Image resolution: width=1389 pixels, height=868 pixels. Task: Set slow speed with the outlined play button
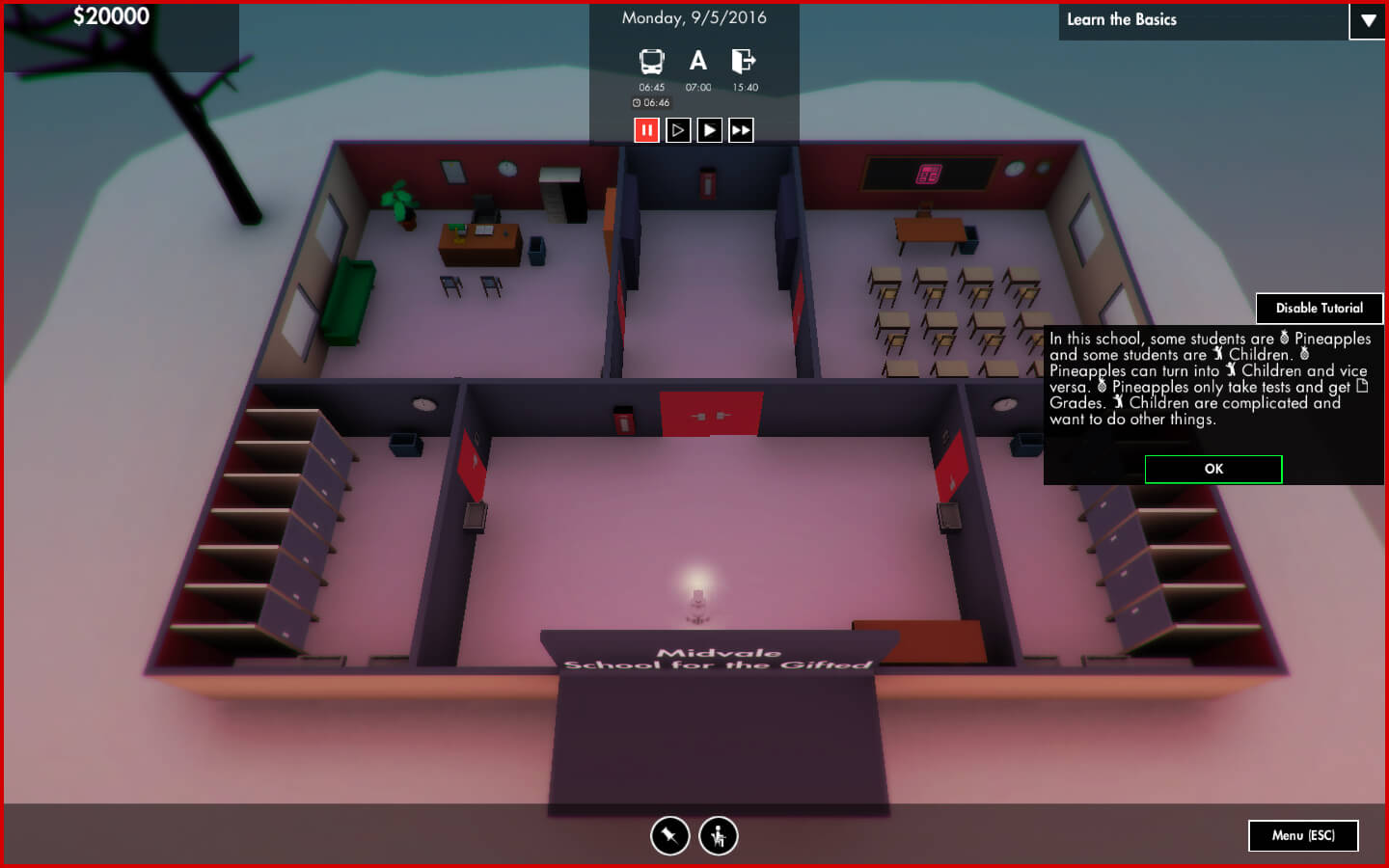point(678,130)
